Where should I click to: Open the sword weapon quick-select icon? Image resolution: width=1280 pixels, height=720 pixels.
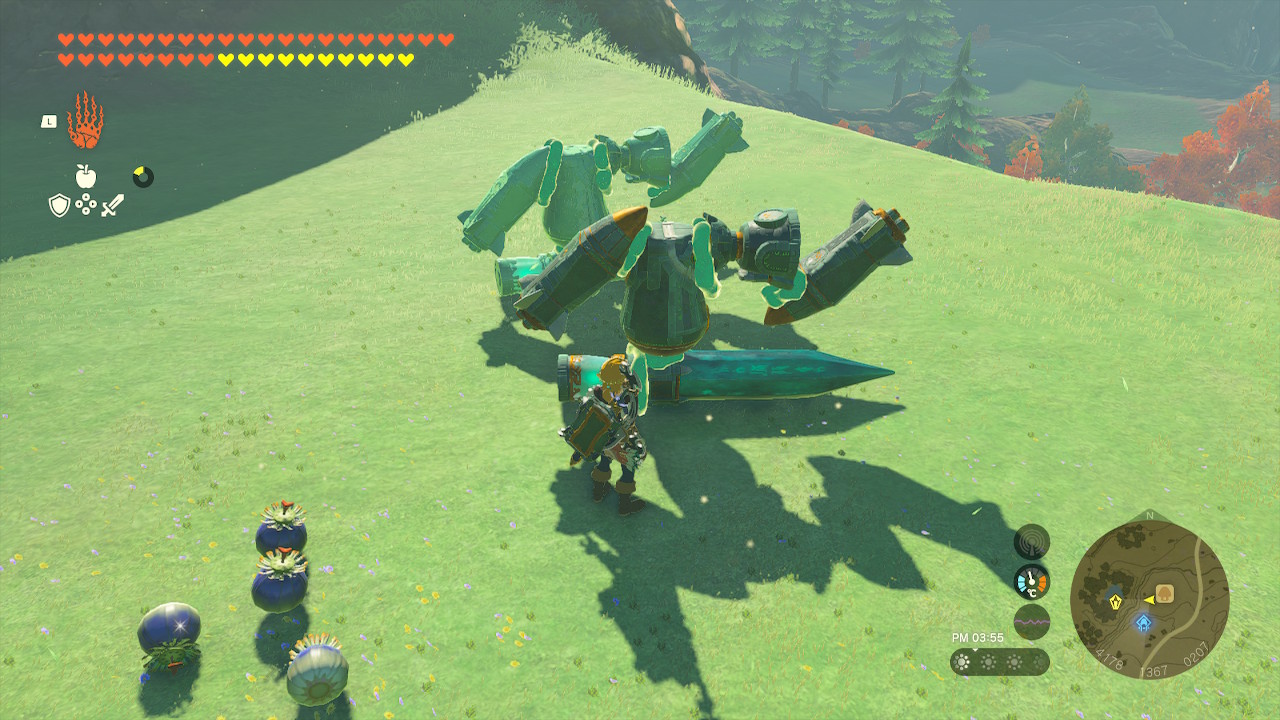[x=112, y=206]
